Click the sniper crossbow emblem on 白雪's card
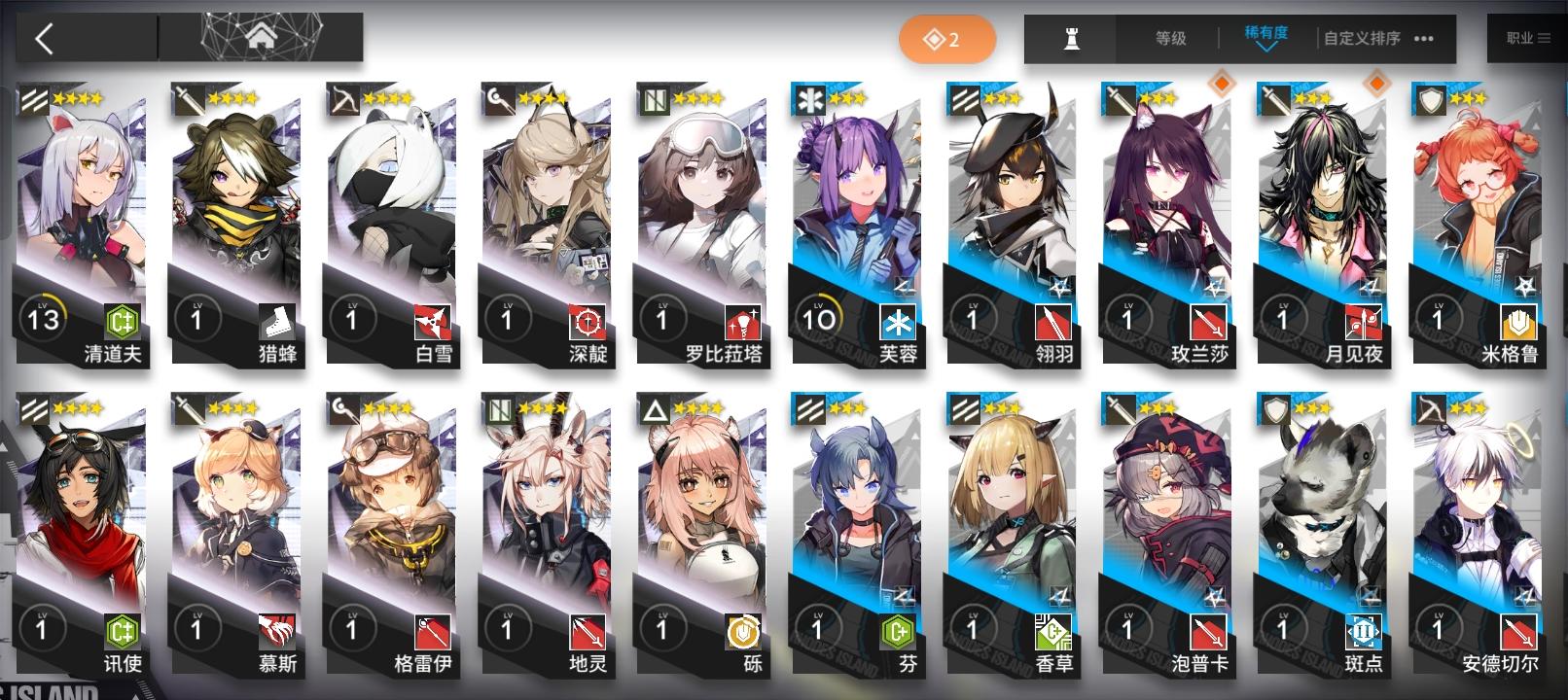1568x700 pixels. (x=344, y=100)
